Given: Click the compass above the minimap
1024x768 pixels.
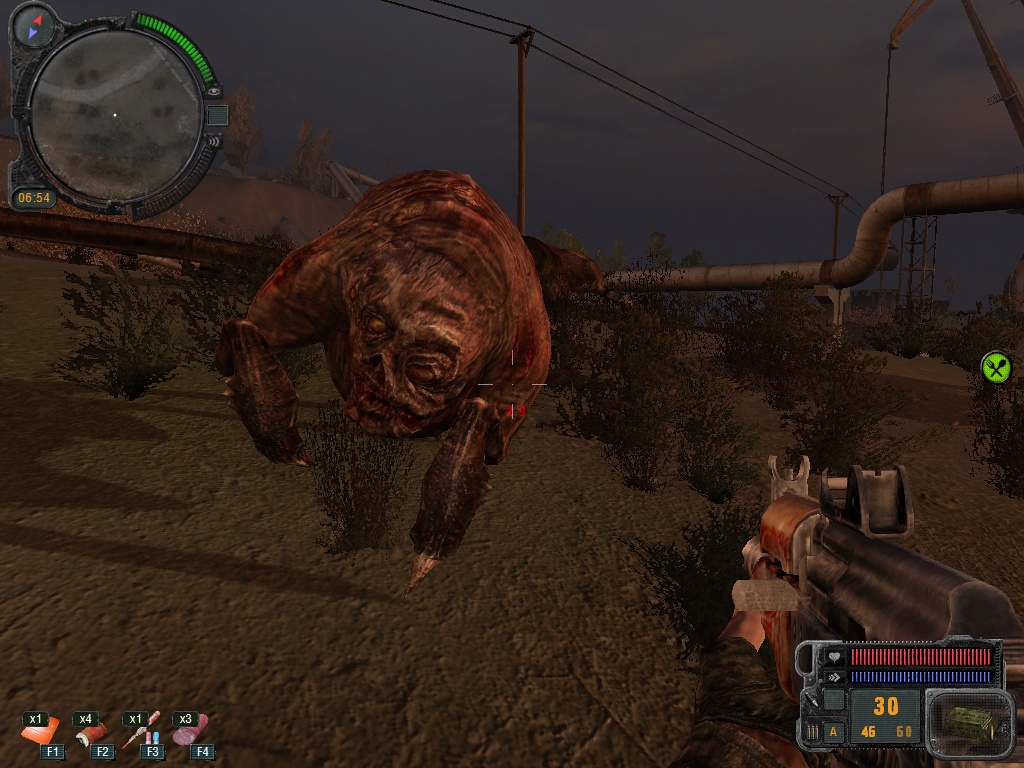Looking at the screenshot, I should pyautogui.click(x=37, y=25).
